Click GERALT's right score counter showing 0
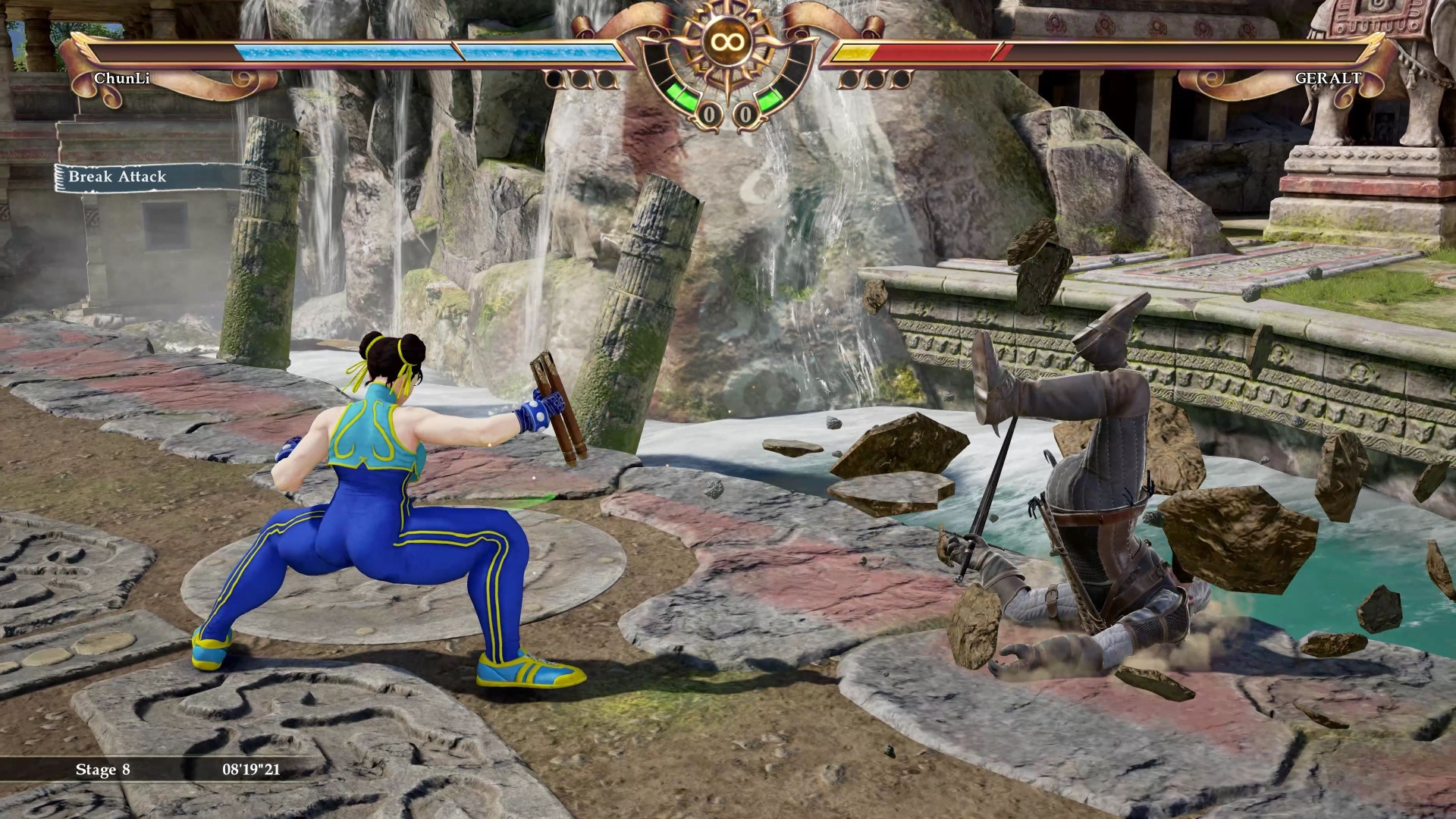This screenshot has width=1456, height=819. pyautogui.click(x=745, y=115)
